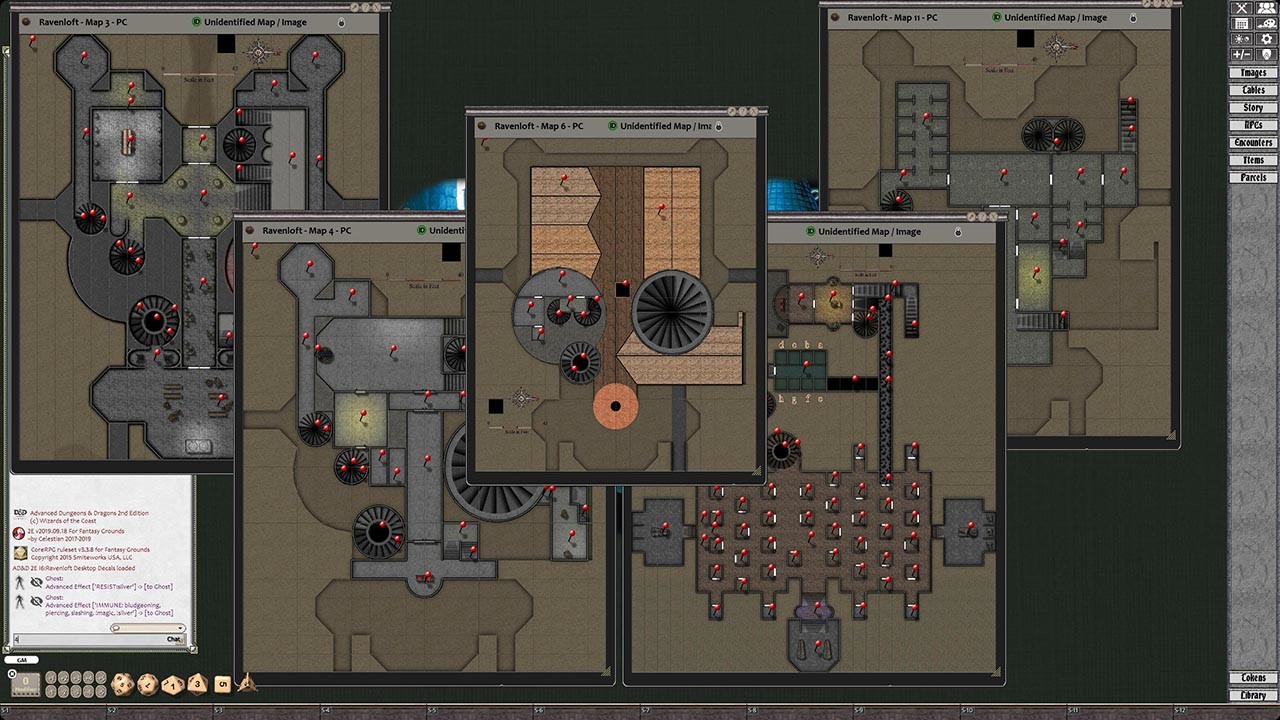The image size is (1280, 720).
Task: Open the Effects shield icon
Action: pyautogui.click(x=1266, y=52)
